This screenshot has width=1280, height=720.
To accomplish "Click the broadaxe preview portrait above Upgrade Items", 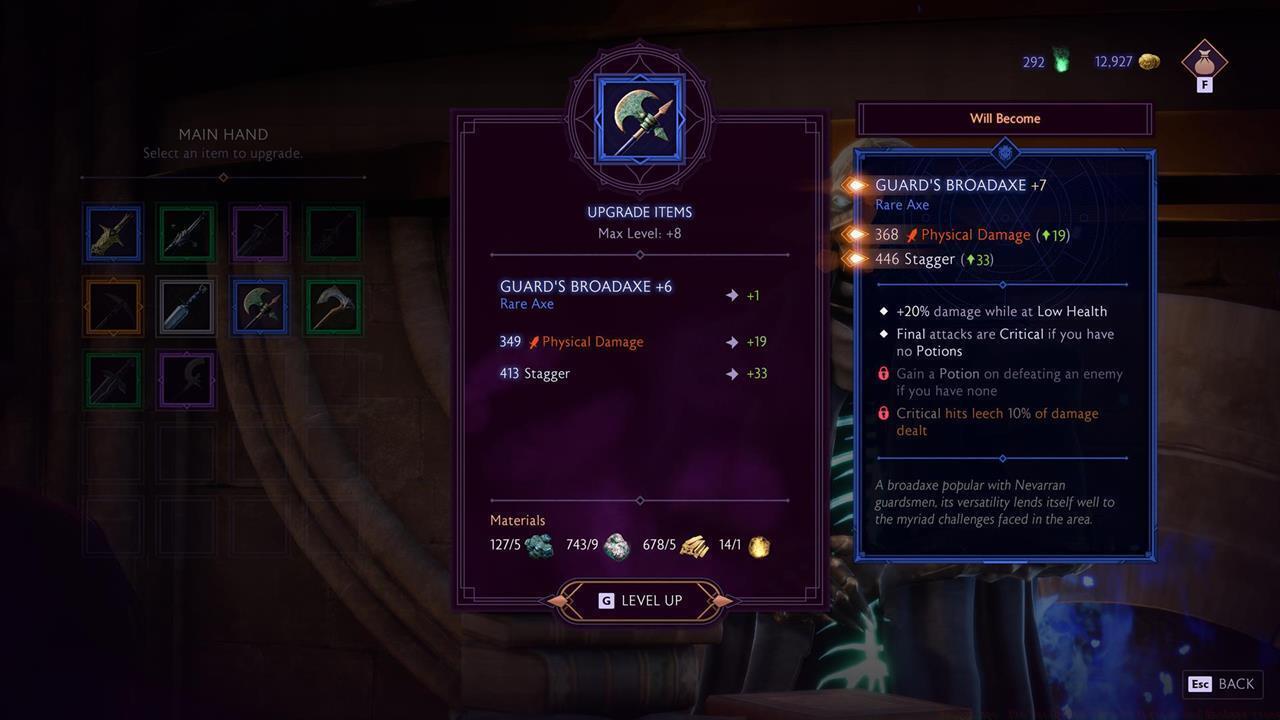I will pyautogui.click(x=639, y=117).
